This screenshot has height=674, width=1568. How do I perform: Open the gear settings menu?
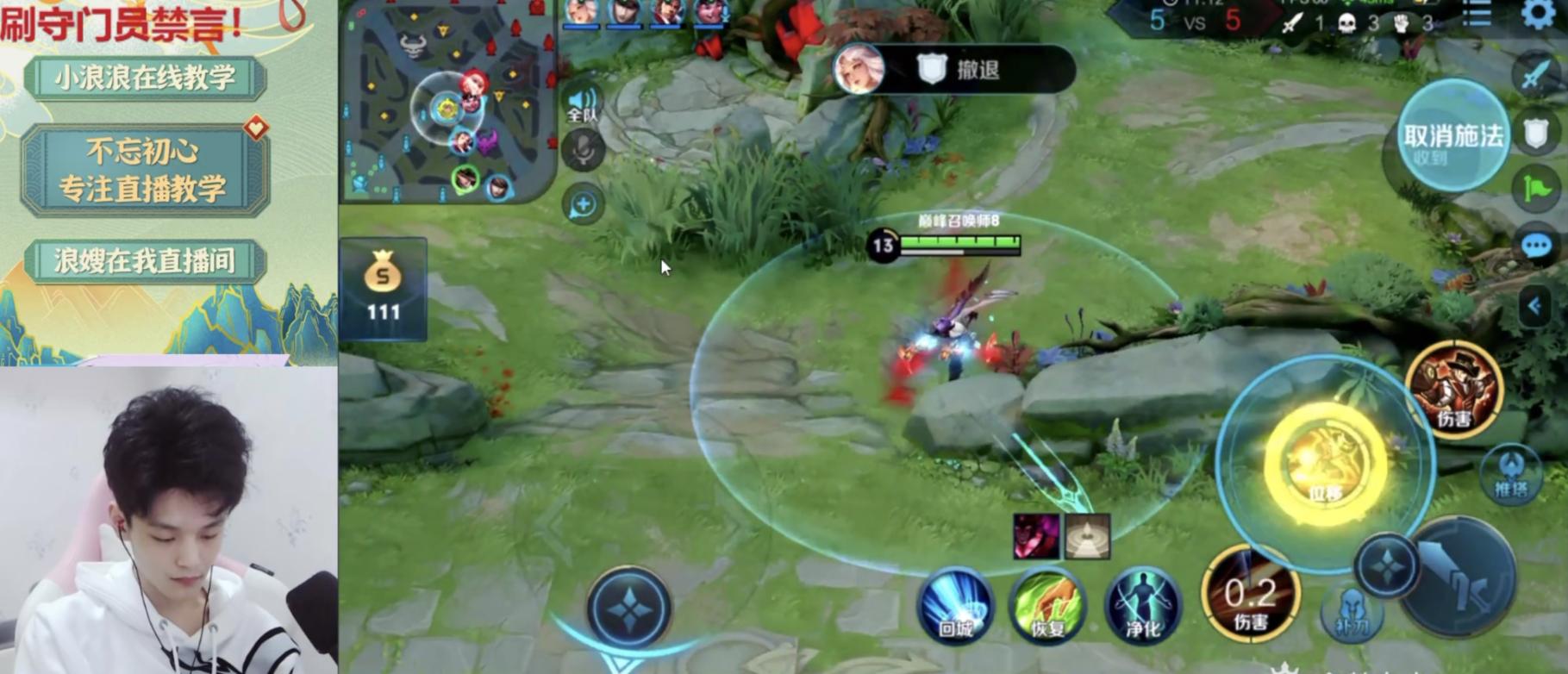[x=1538, y=14]
